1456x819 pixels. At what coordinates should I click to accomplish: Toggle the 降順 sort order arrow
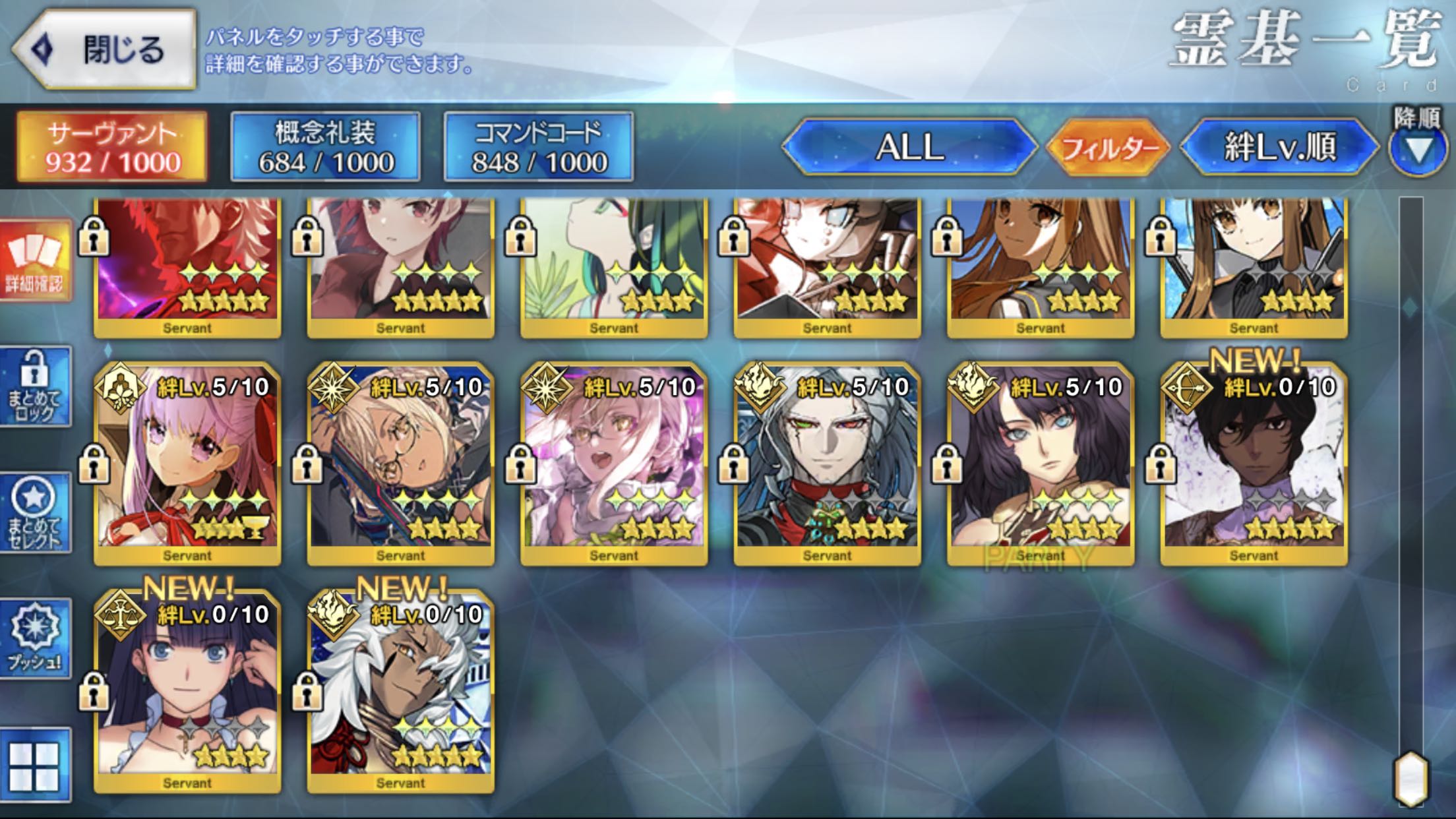1418,150
